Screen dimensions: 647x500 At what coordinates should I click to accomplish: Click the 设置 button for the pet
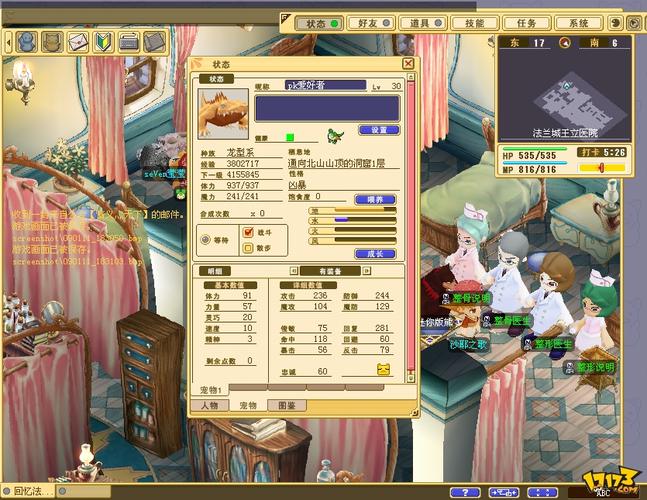(x=378, y=130)
